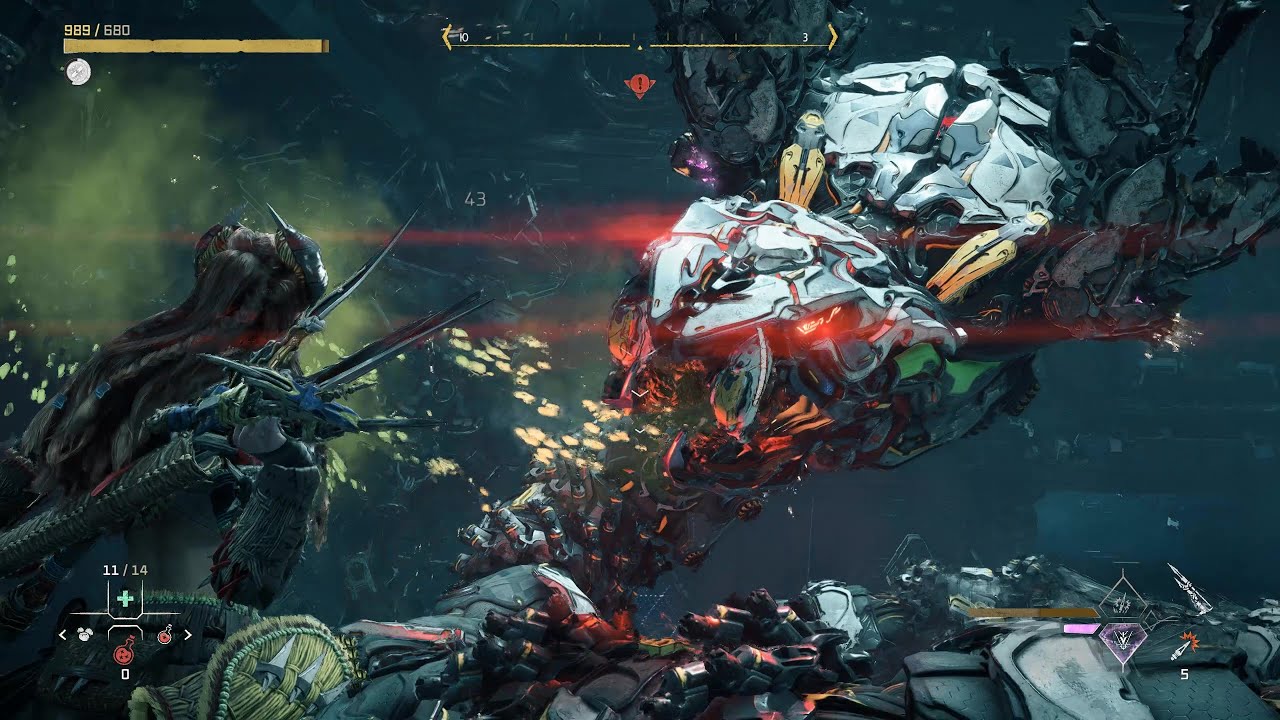The width and height of the screenshot is (1280, 720).
Task: Click the round white status icon under health
Action: coord(77,71)
